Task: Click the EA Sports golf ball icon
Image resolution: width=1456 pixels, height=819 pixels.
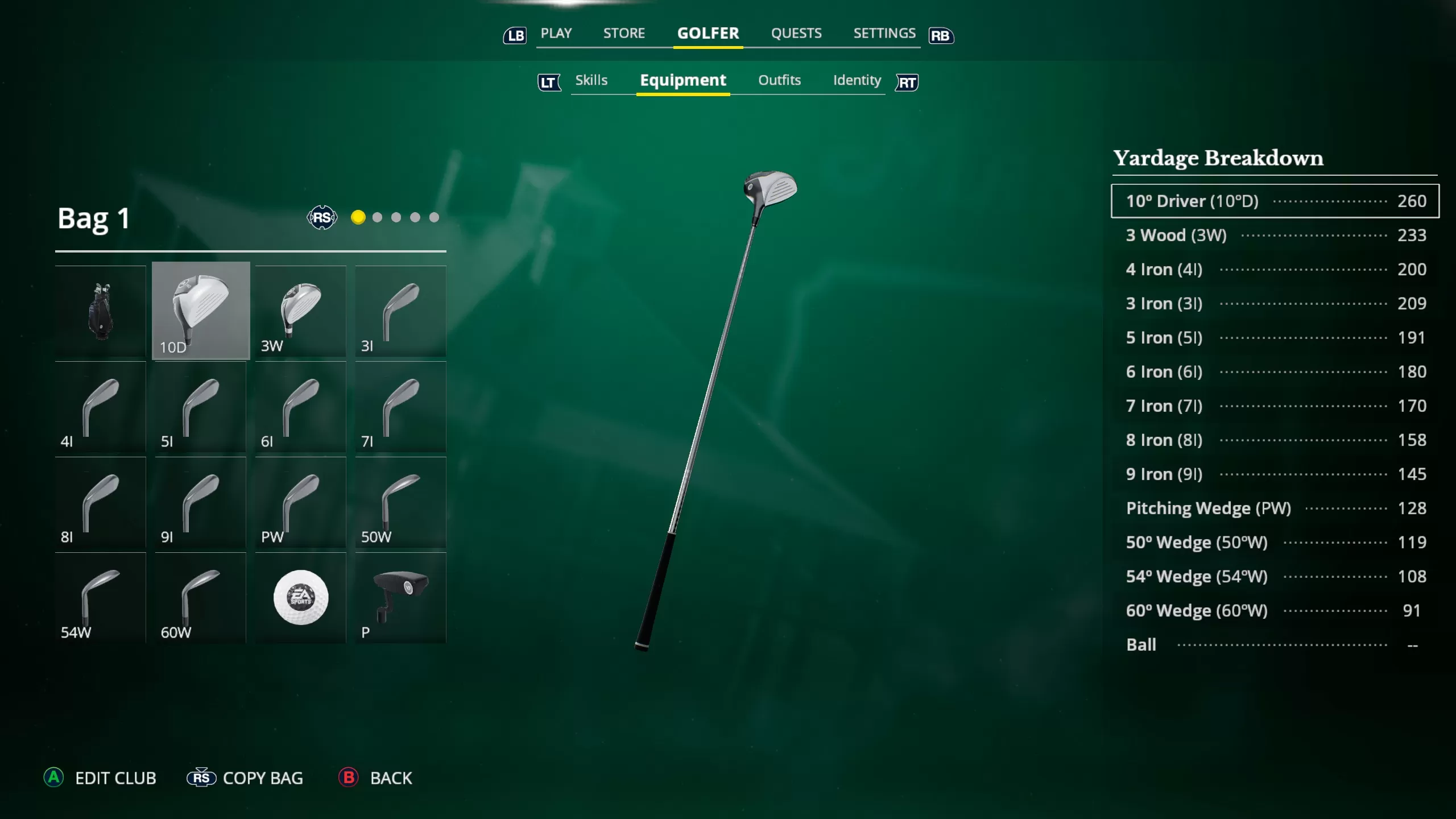Action: pyautogui.click(x=300, y=597)
